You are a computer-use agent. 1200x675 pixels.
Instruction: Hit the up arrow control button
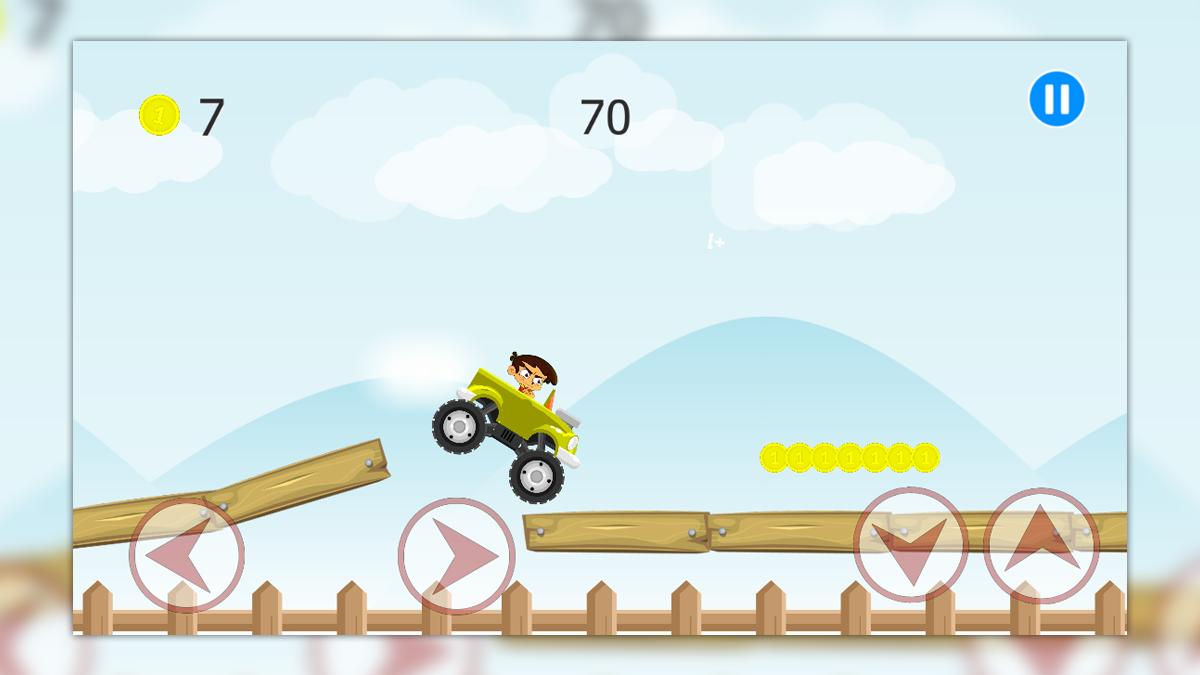(x=1041, y=545)
